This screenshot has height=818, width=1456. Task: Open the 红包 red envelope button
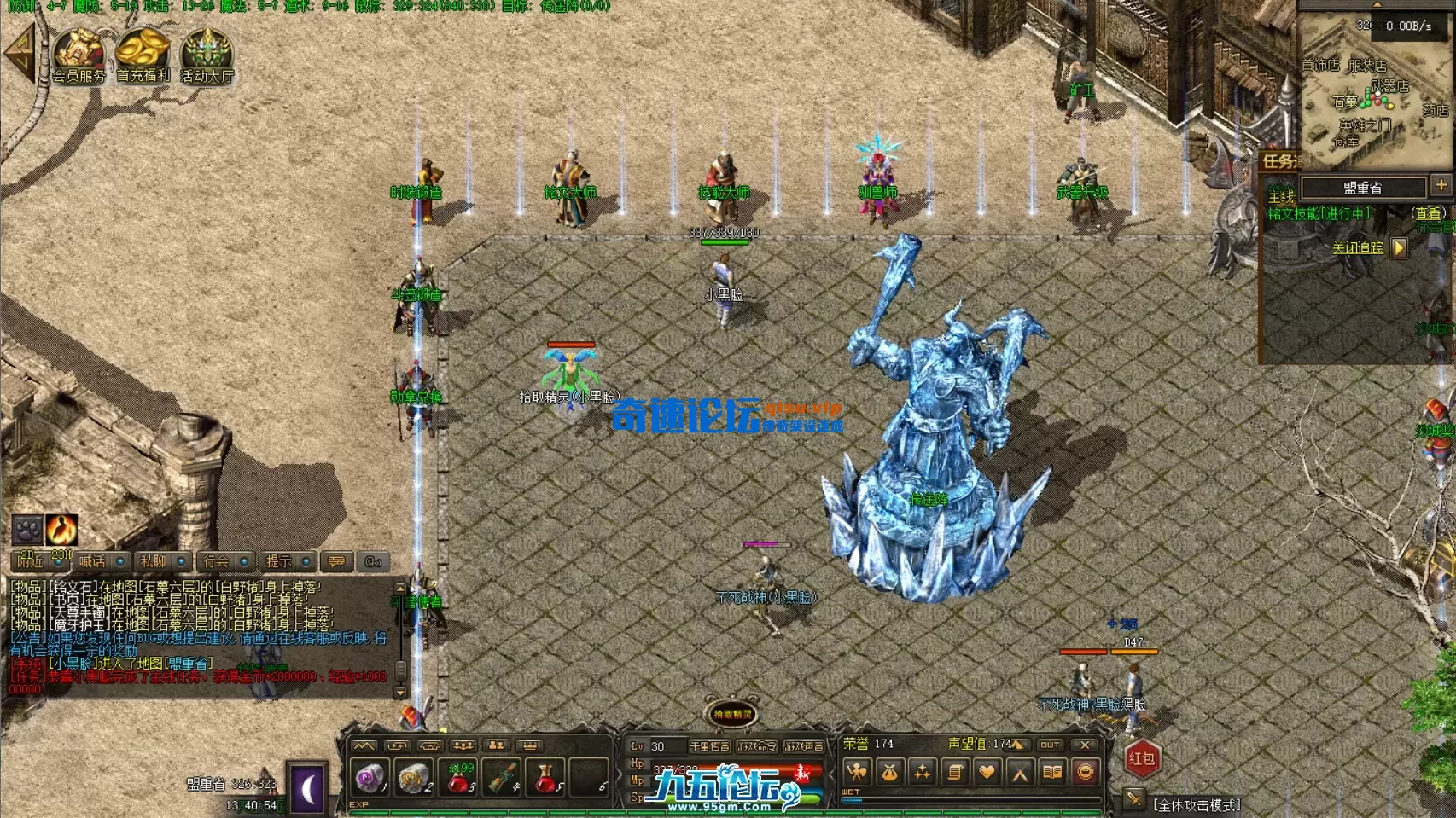pyautogui.click(x=1141, y=759)
